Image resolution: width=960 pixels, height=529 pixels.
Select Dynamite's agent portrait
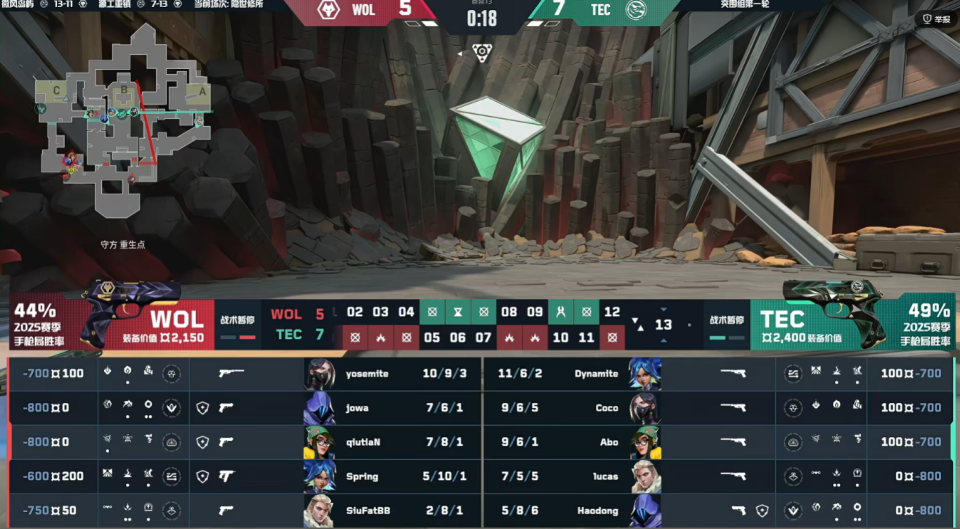[x=645, y=373]
